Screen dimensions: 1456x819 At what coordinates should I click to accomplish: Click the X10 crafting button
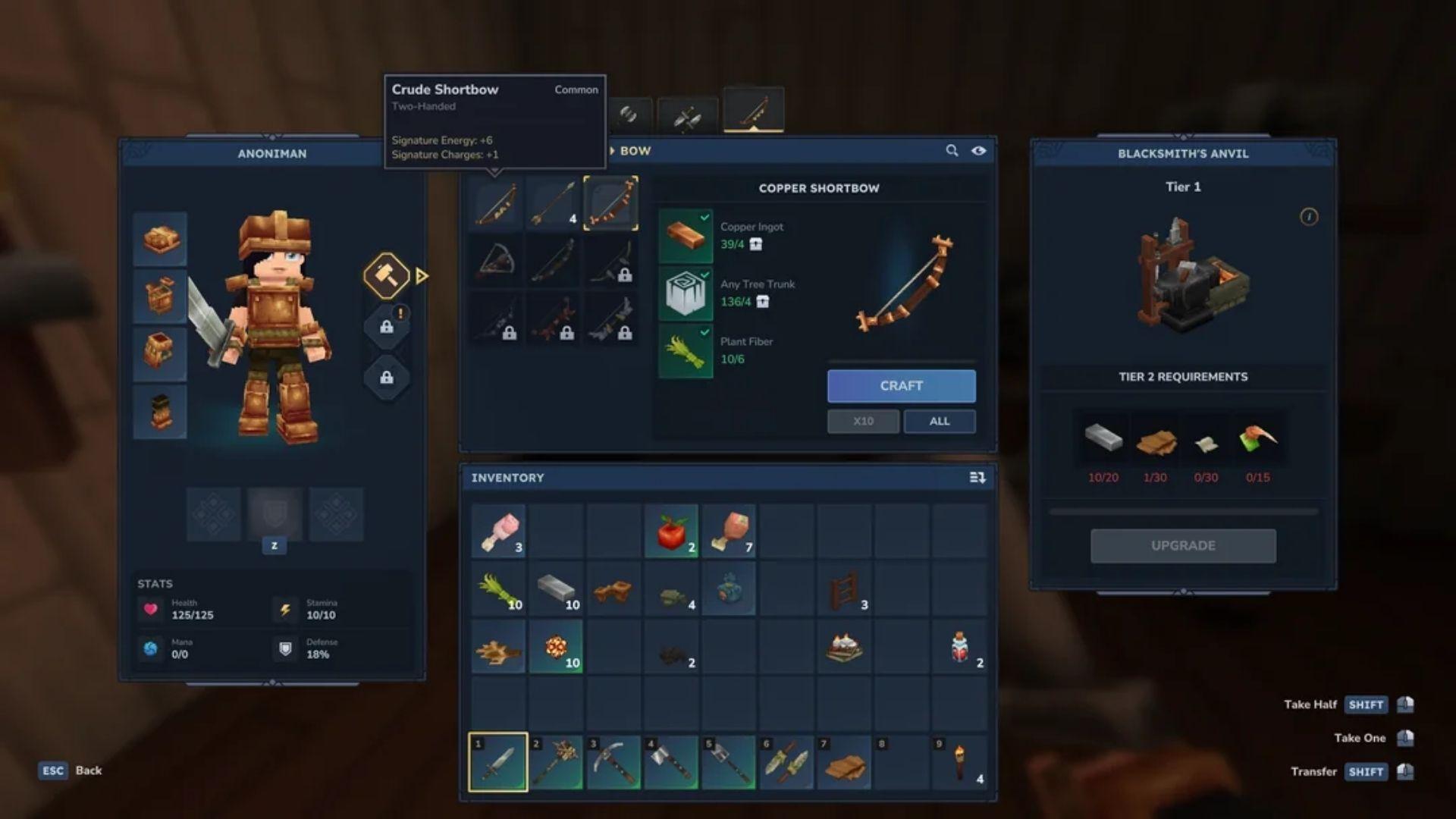[863, 421]
